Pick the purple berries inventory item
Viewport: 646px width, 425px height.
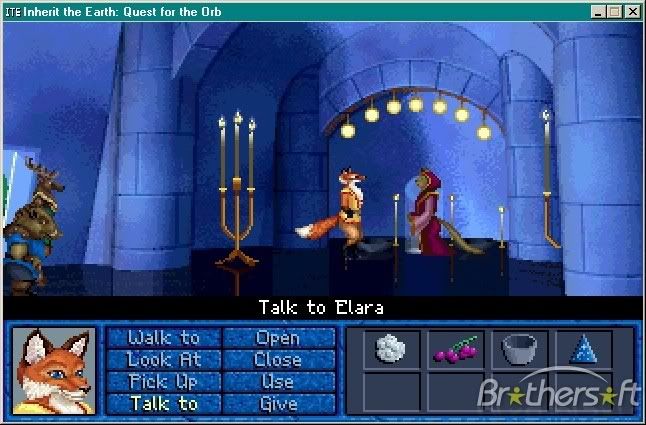coord(455,350)
